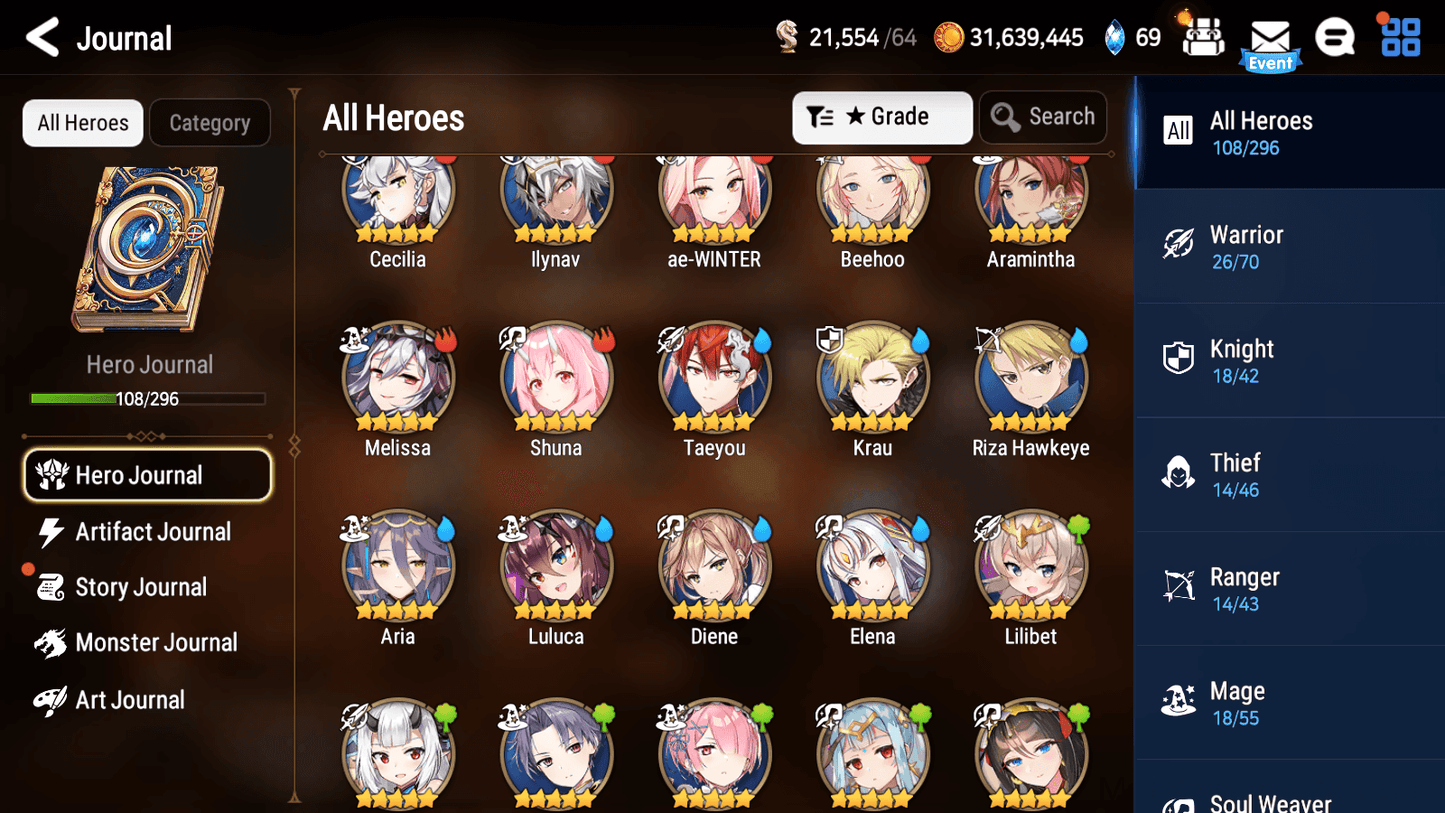Open the Event mail inbox icon
The image size is (1445, 813).
[1270, 38]
